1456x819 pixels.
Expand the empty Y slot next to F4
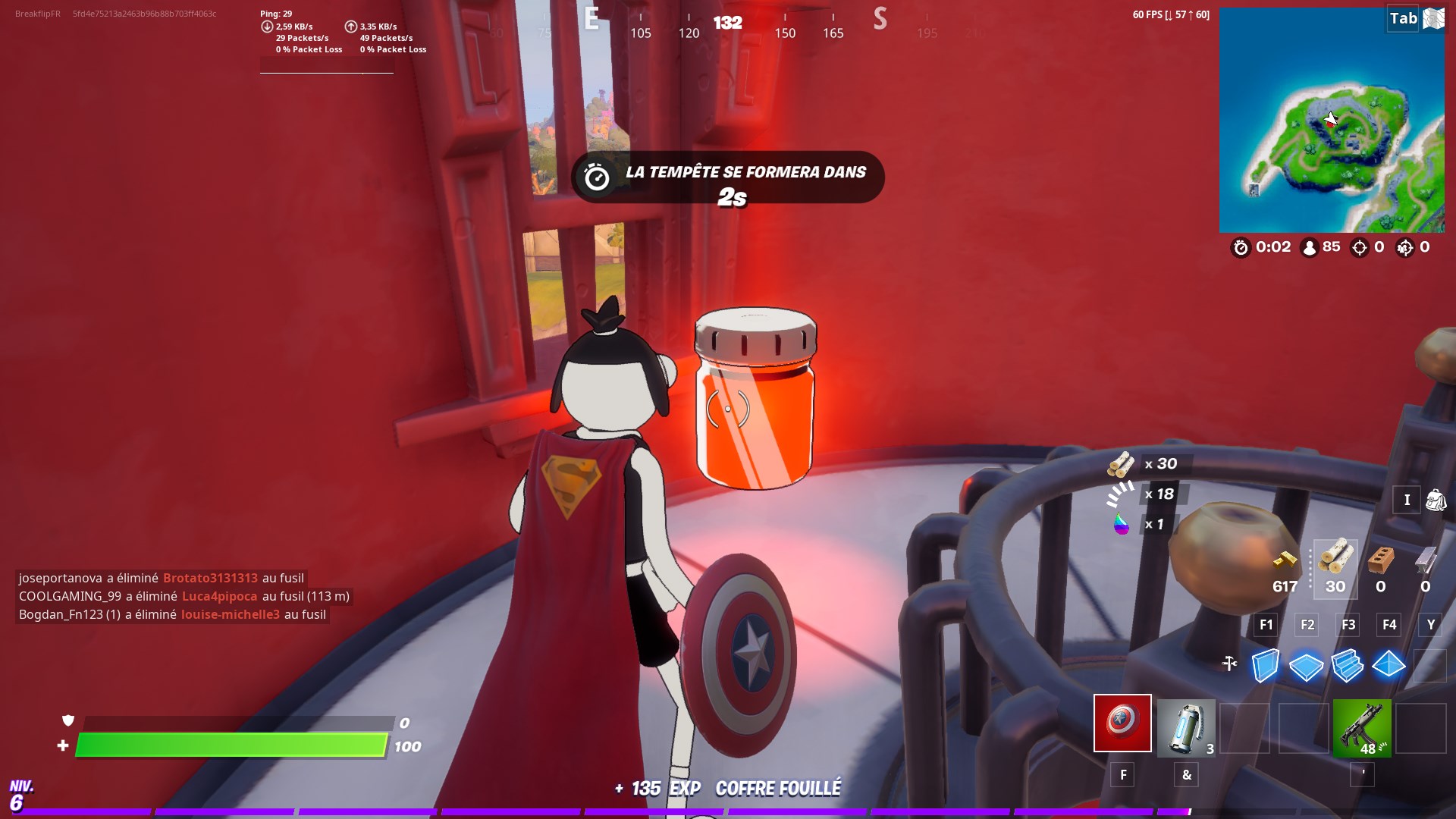(1430, 625)
